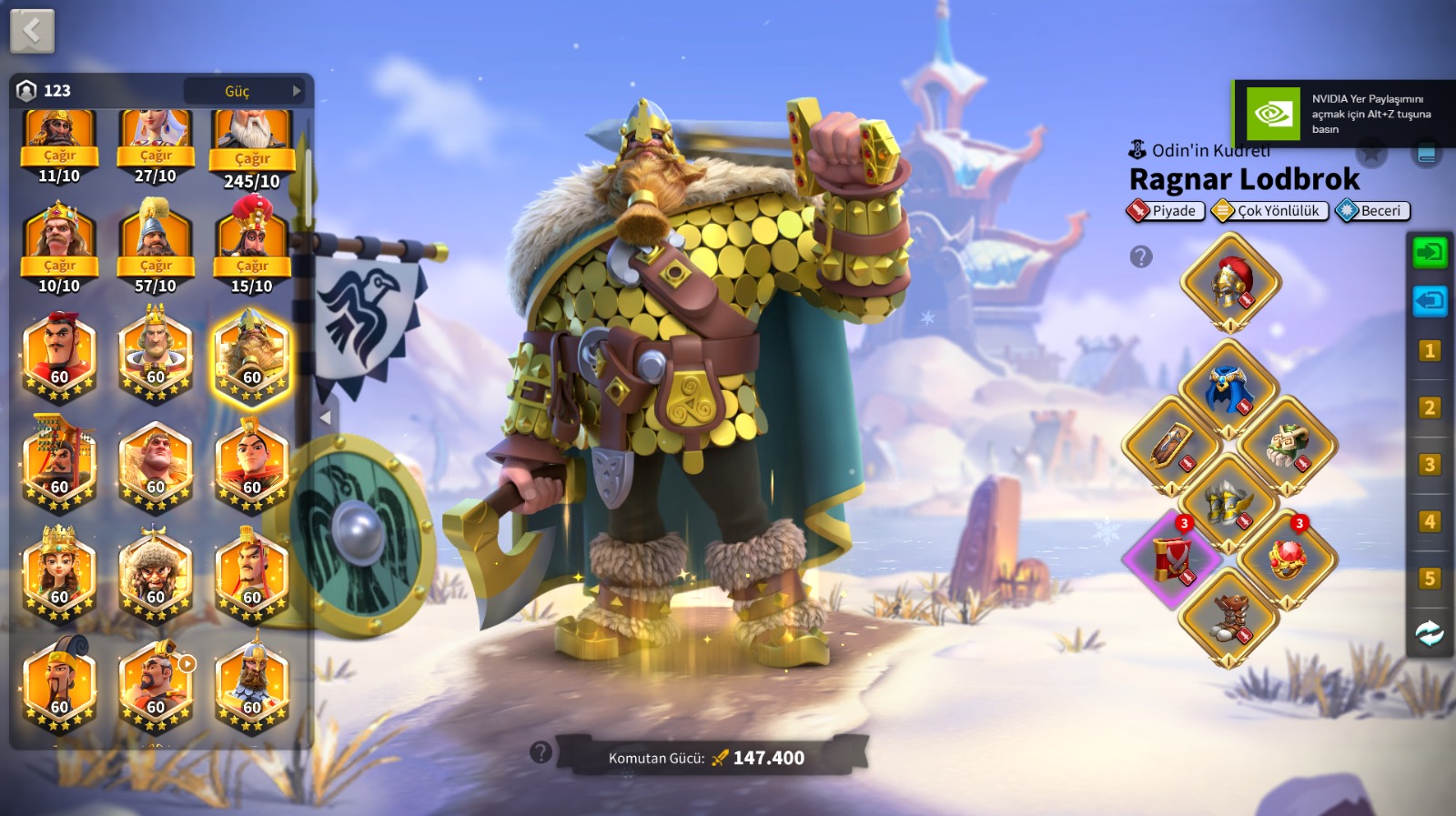Screen dimensions: 1456x816
Task: Summon the commander showing 245/10 shards
Action: 252,157
